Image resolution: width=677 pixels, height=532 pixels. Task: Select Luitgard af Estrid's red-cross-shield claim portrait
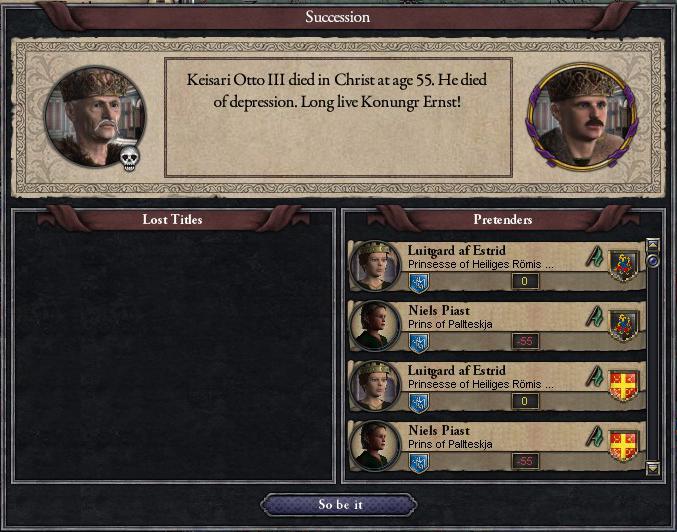click(x=375, y=385)
